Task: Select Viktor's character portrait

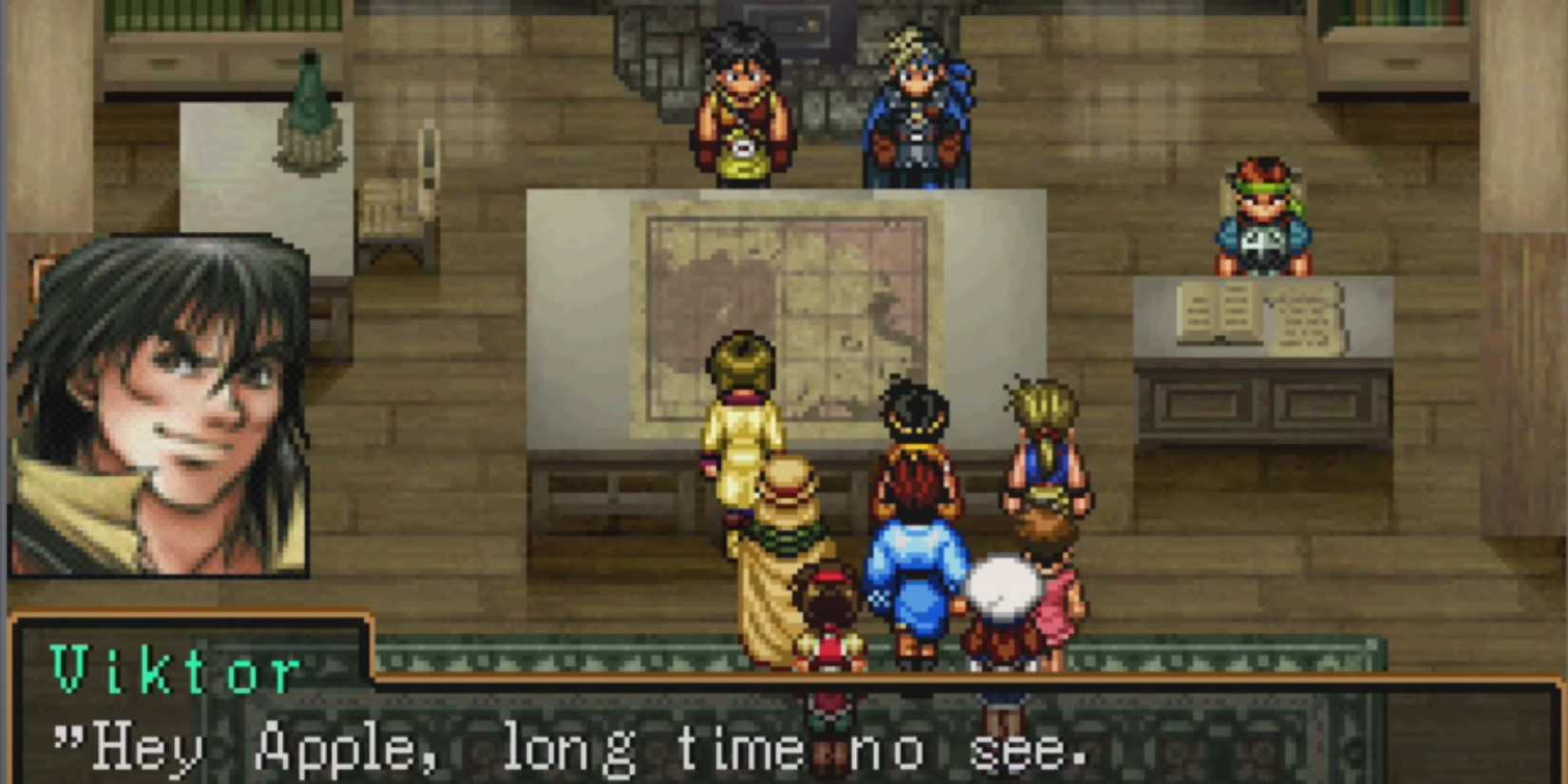Action: [162, 409]
